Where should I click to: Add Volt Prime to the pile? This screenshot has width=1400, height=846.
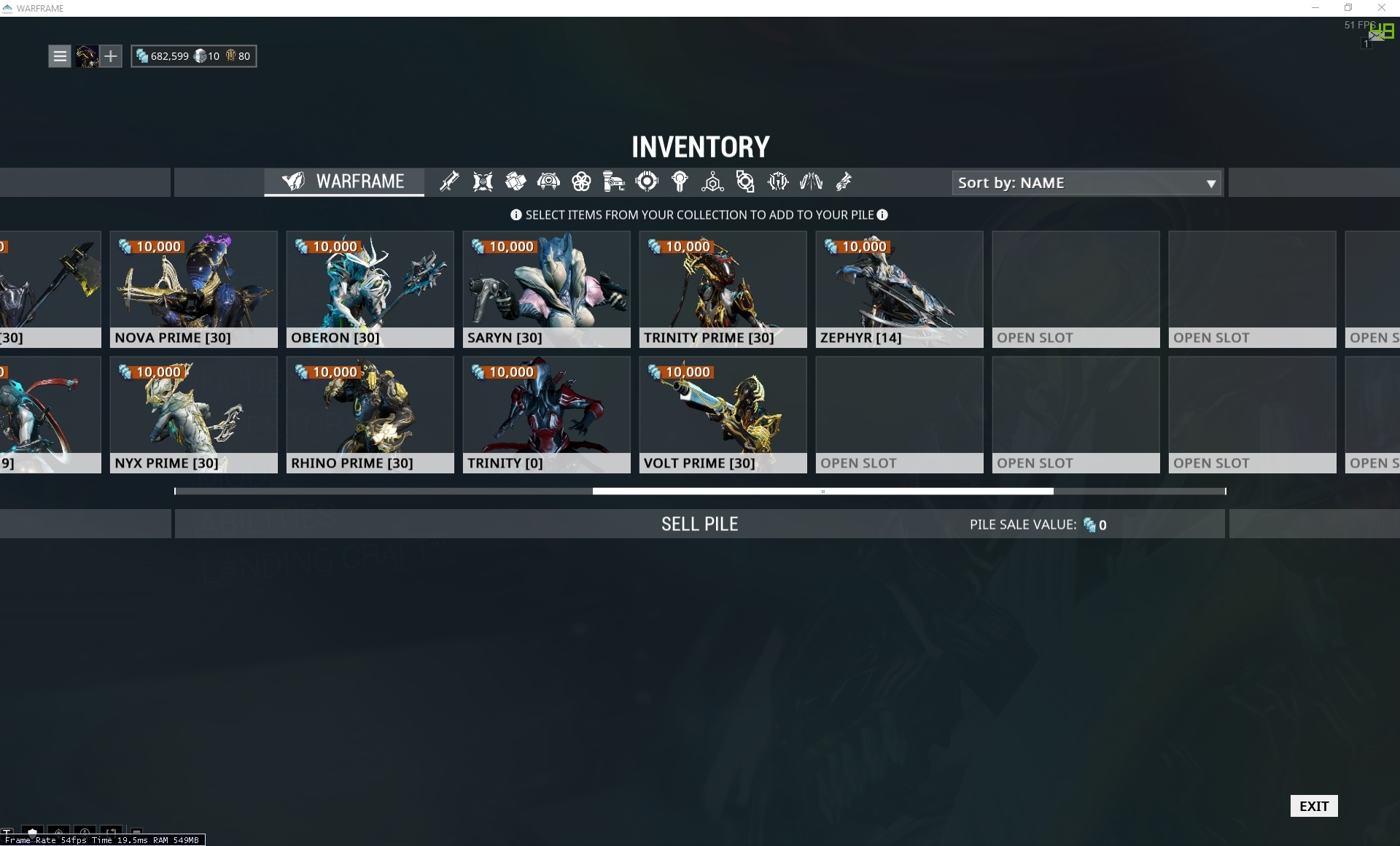tap(723, 414)
